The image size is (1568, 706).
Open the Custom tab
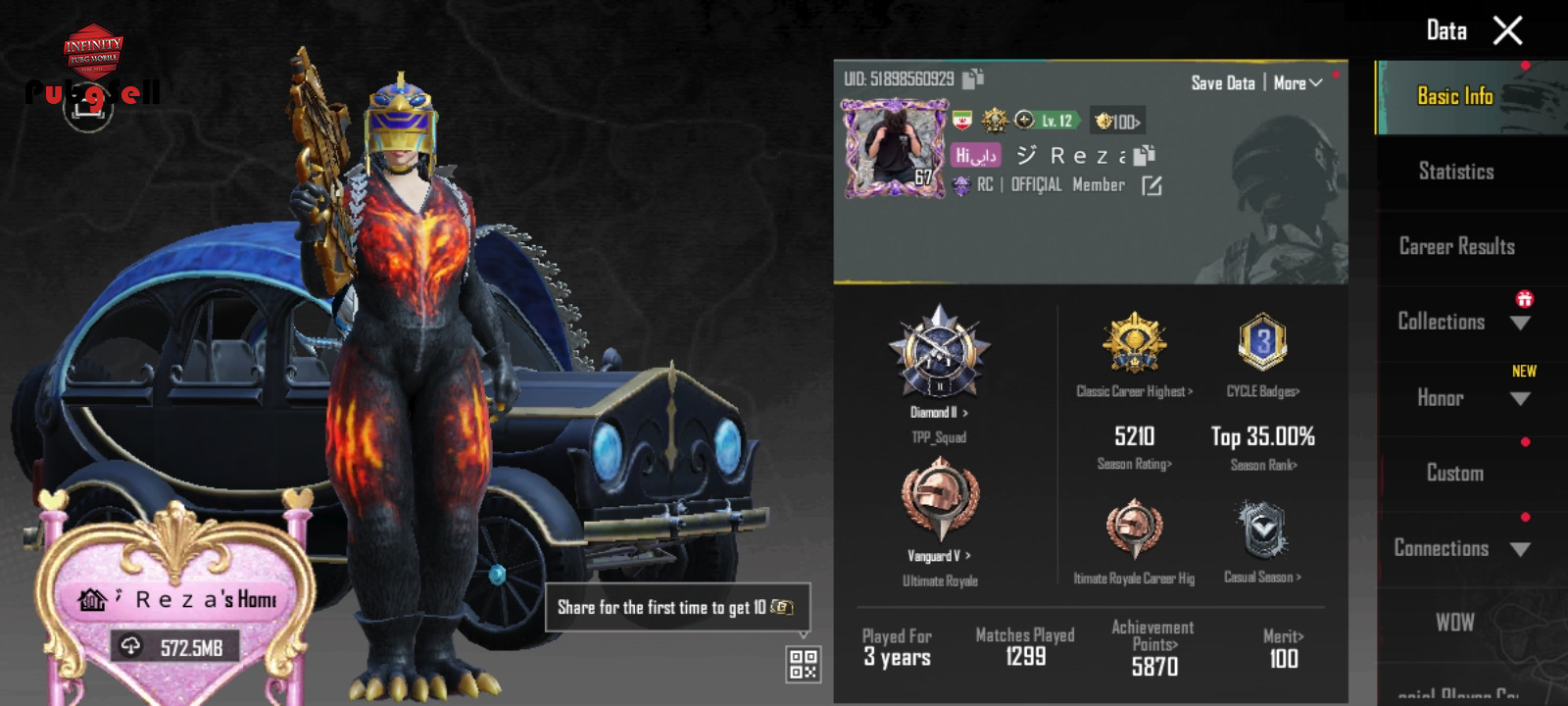pos(1455,473)
